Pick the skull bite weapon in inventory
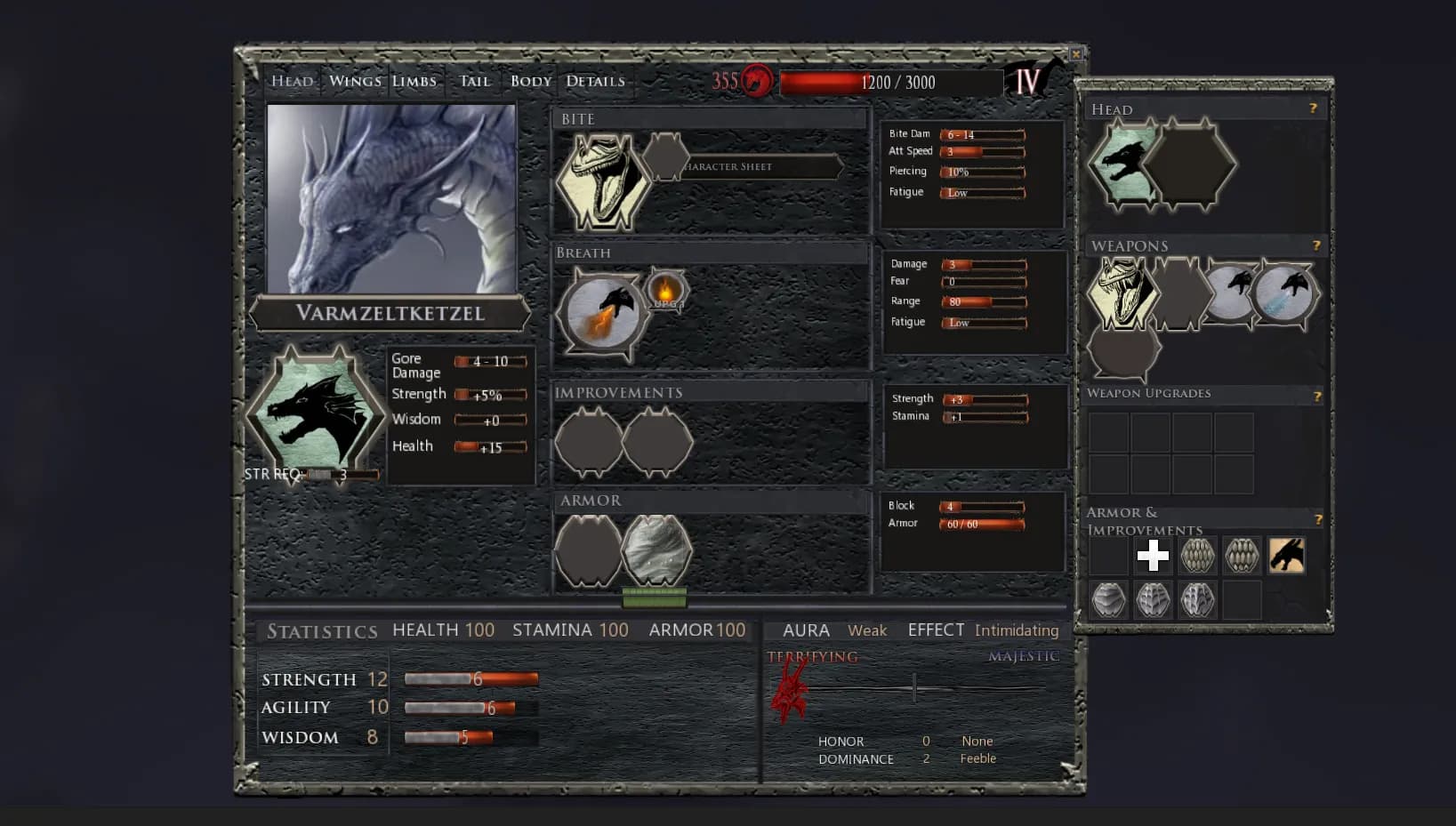This screenshot has height=826, width=1456. [1122, 293]
